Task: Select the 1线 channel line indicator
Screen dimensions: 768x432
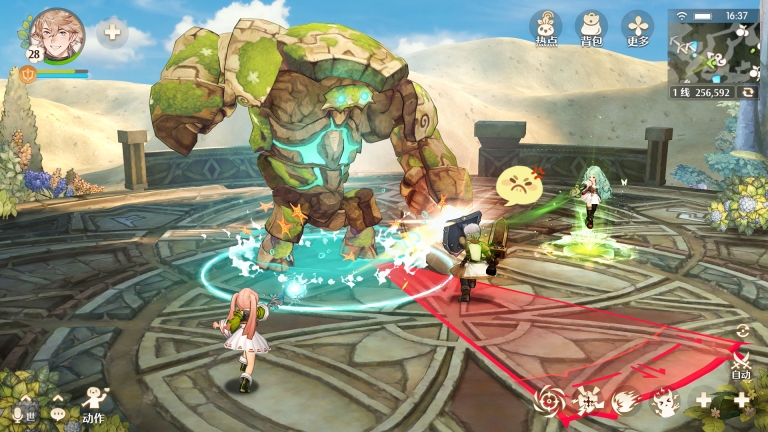Action: click(x=681, y=92)
